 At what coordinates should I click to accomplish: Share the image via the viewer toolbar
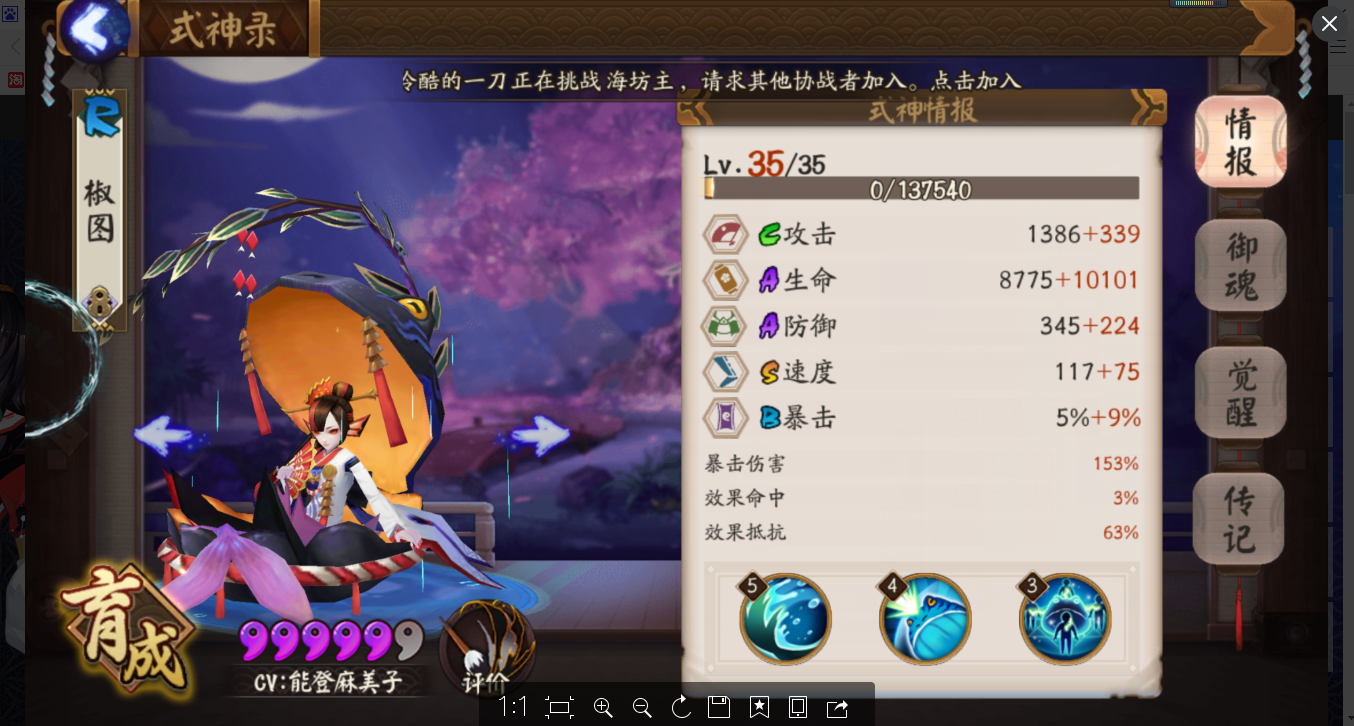pos(837,708)
